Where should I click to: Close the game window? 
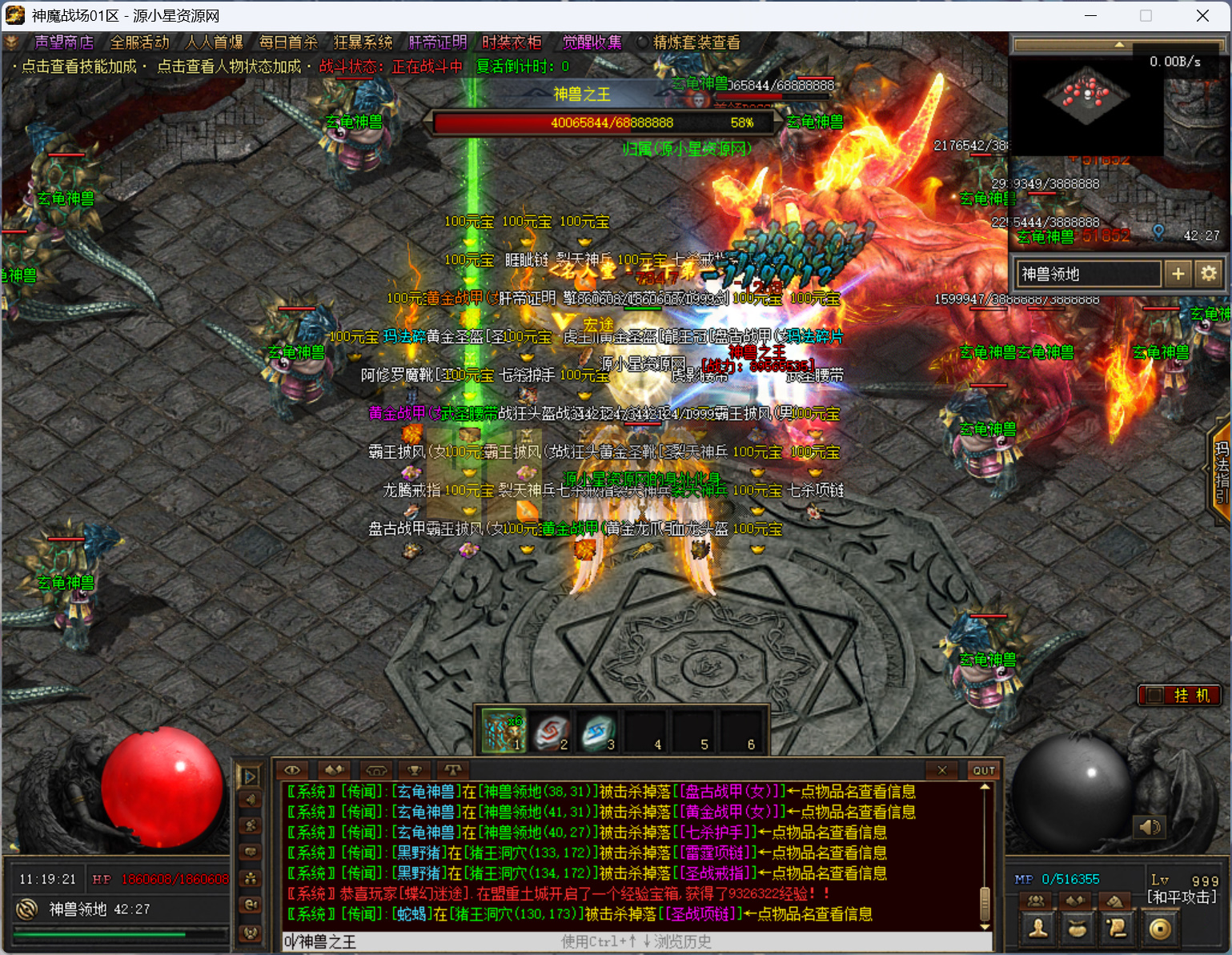click(x=1202, y=16)
